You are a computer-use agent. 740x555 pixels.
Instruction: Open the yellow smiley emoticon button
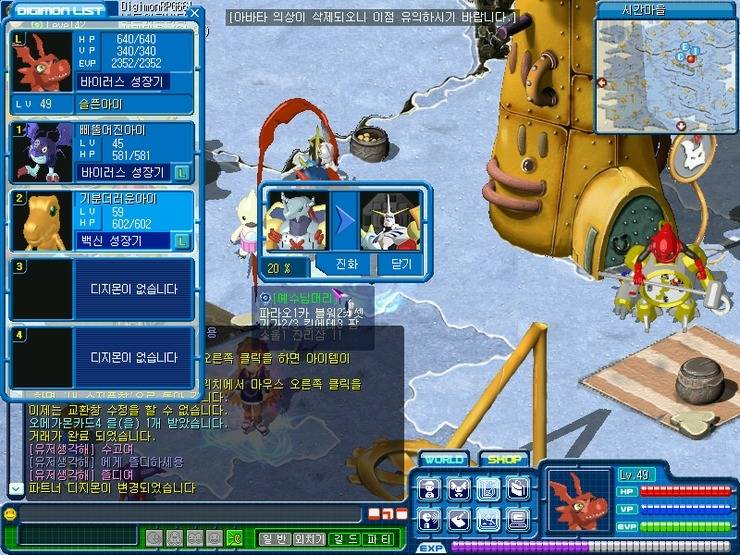(x=10, y=514)
